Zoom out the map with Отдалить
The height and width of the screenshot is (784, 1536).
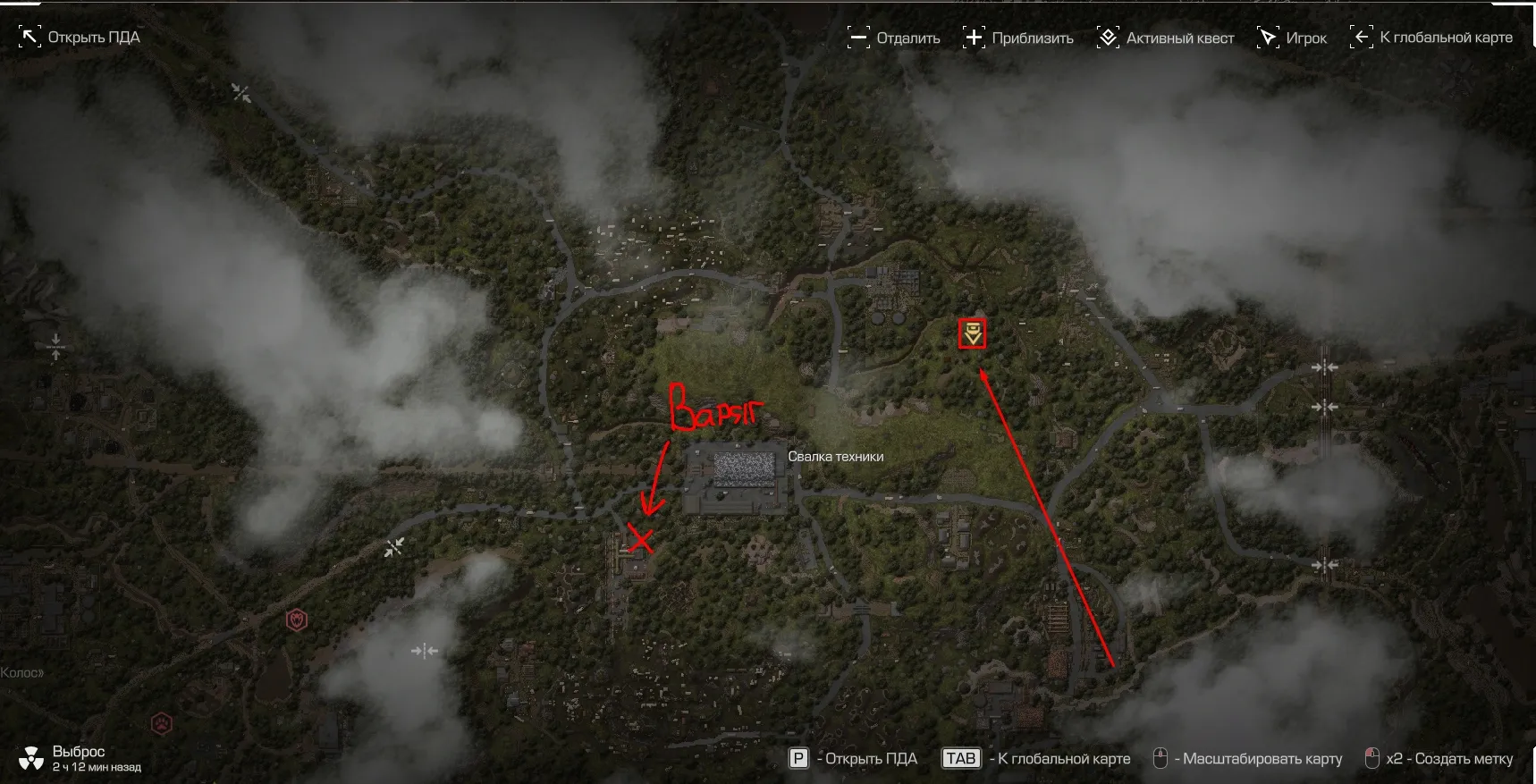893,38
